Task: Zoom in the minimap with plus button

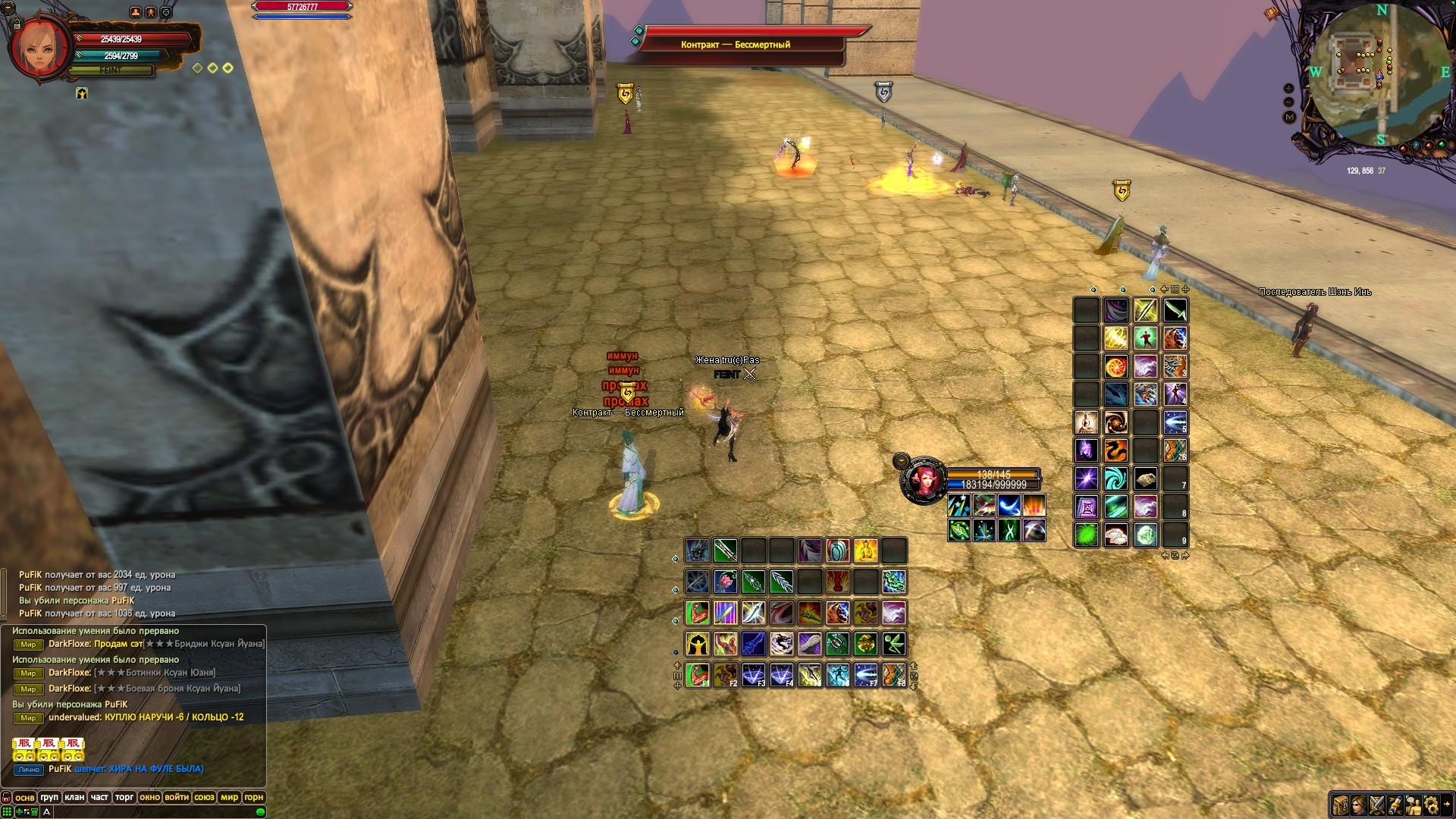Action: coord(1288,89)
